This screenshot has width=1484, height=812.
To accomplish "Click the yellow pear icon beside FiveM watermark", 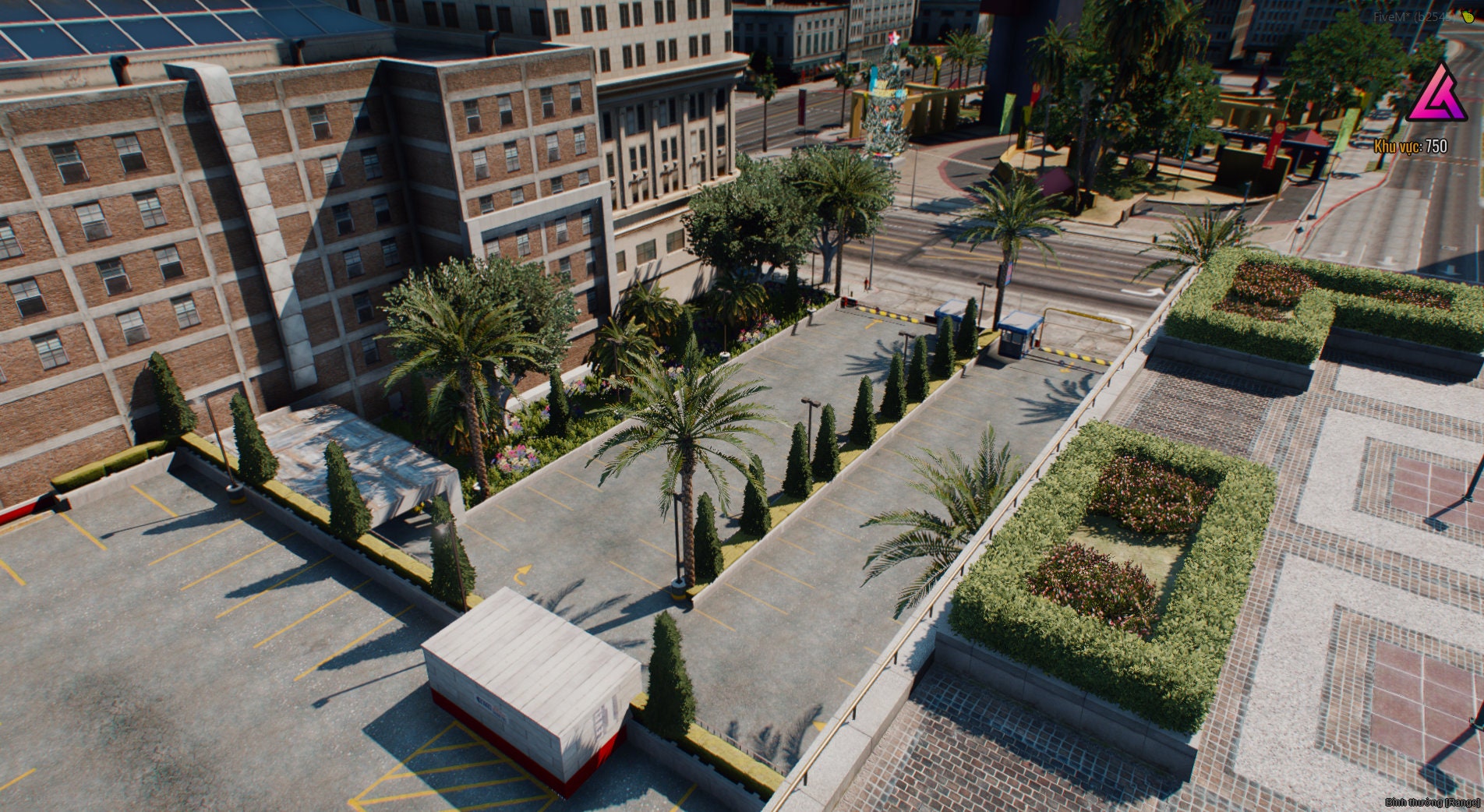I will pos(1468,17).
